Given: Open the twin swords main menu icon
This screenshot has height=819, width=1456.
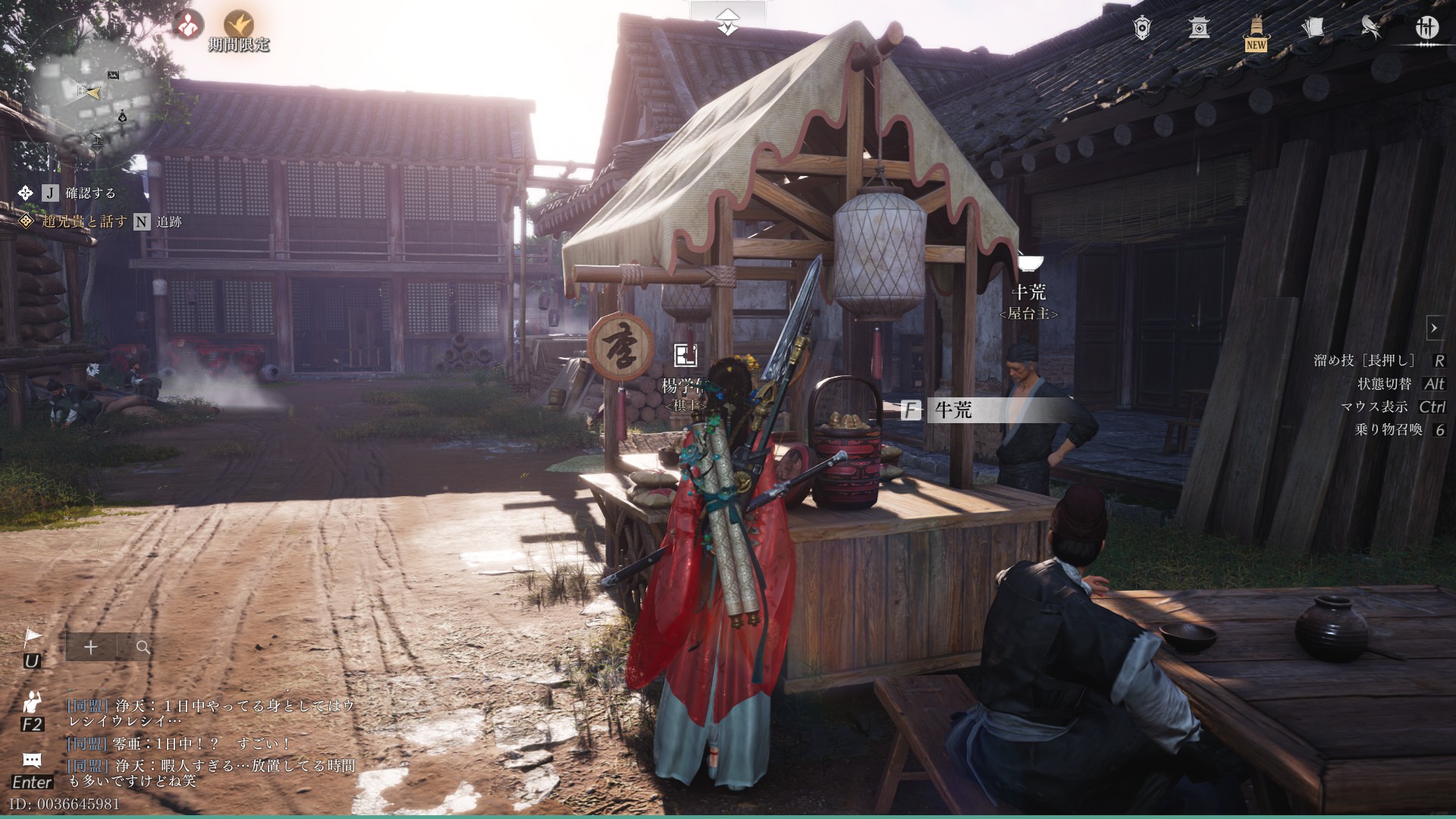Looking at the screenshot, I should click(1427, 28).
